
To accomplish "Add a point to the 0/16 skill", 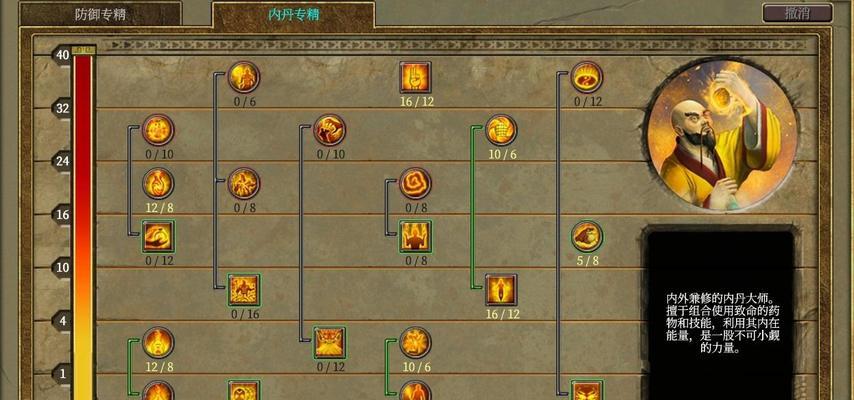I will pos(244,290).
